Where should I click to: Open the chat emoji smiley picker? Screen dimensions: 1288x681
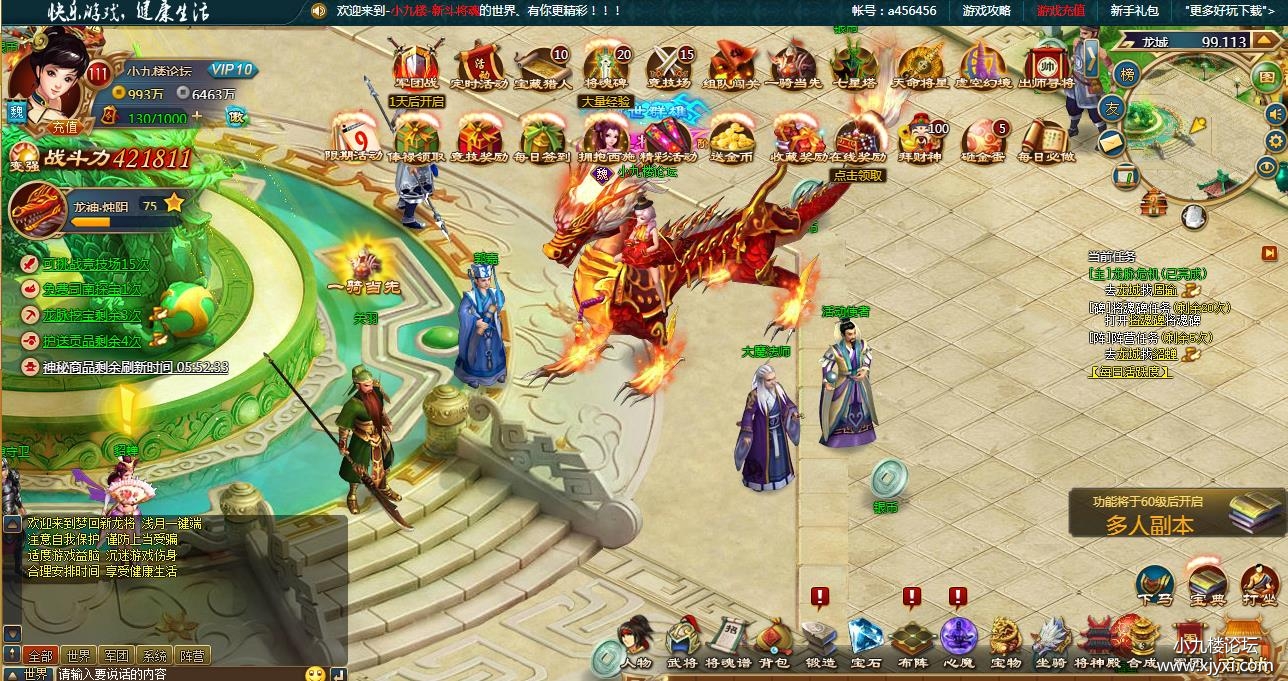click(315, 674)
